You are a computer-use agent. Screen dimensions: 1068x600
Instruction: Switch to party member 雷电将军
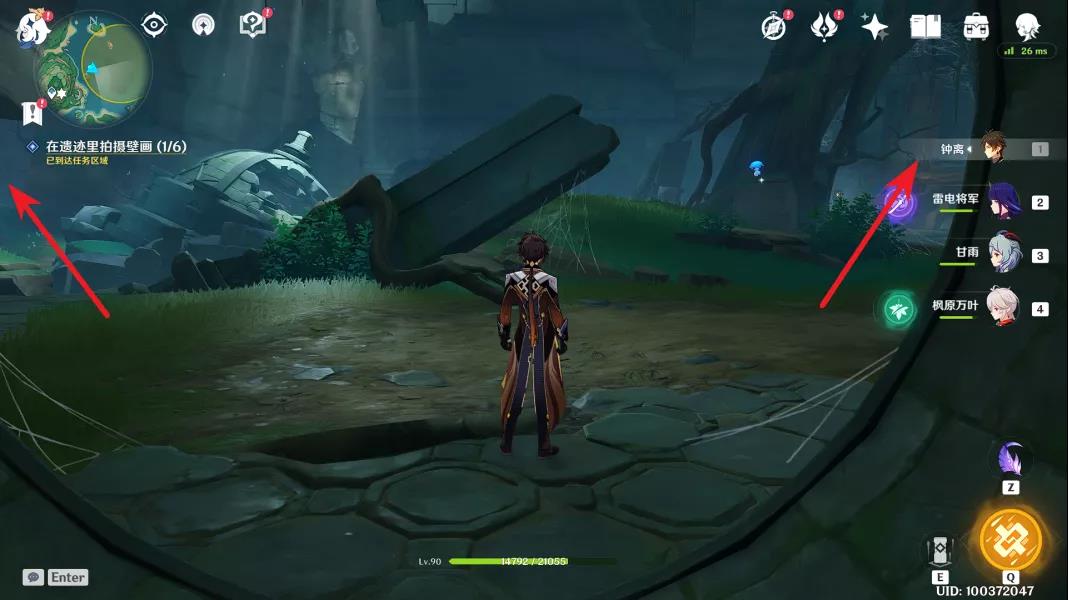pos(1003,202)
